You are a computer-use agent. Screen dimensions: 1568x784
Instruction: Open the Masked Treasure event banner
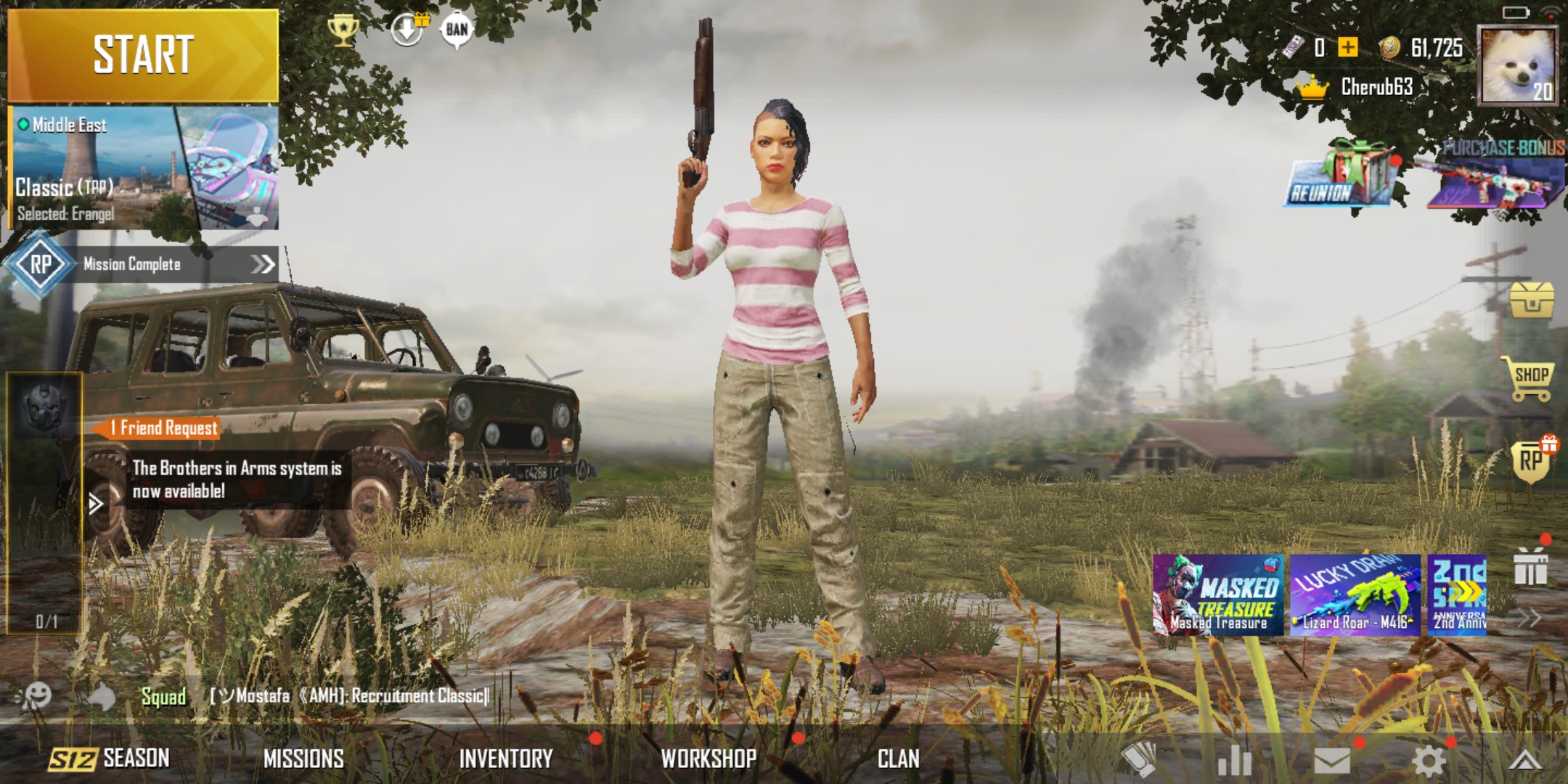(1217, 595)
